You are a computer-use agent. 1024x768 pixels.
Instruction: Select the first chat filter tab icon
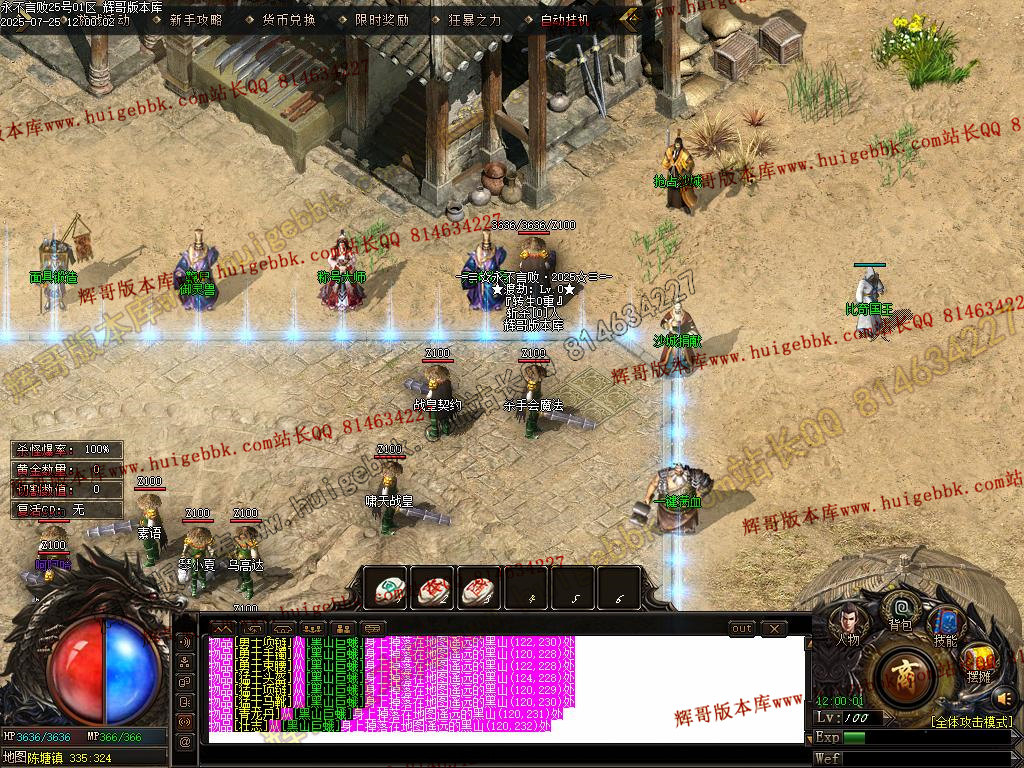click(x=219, y=629)
